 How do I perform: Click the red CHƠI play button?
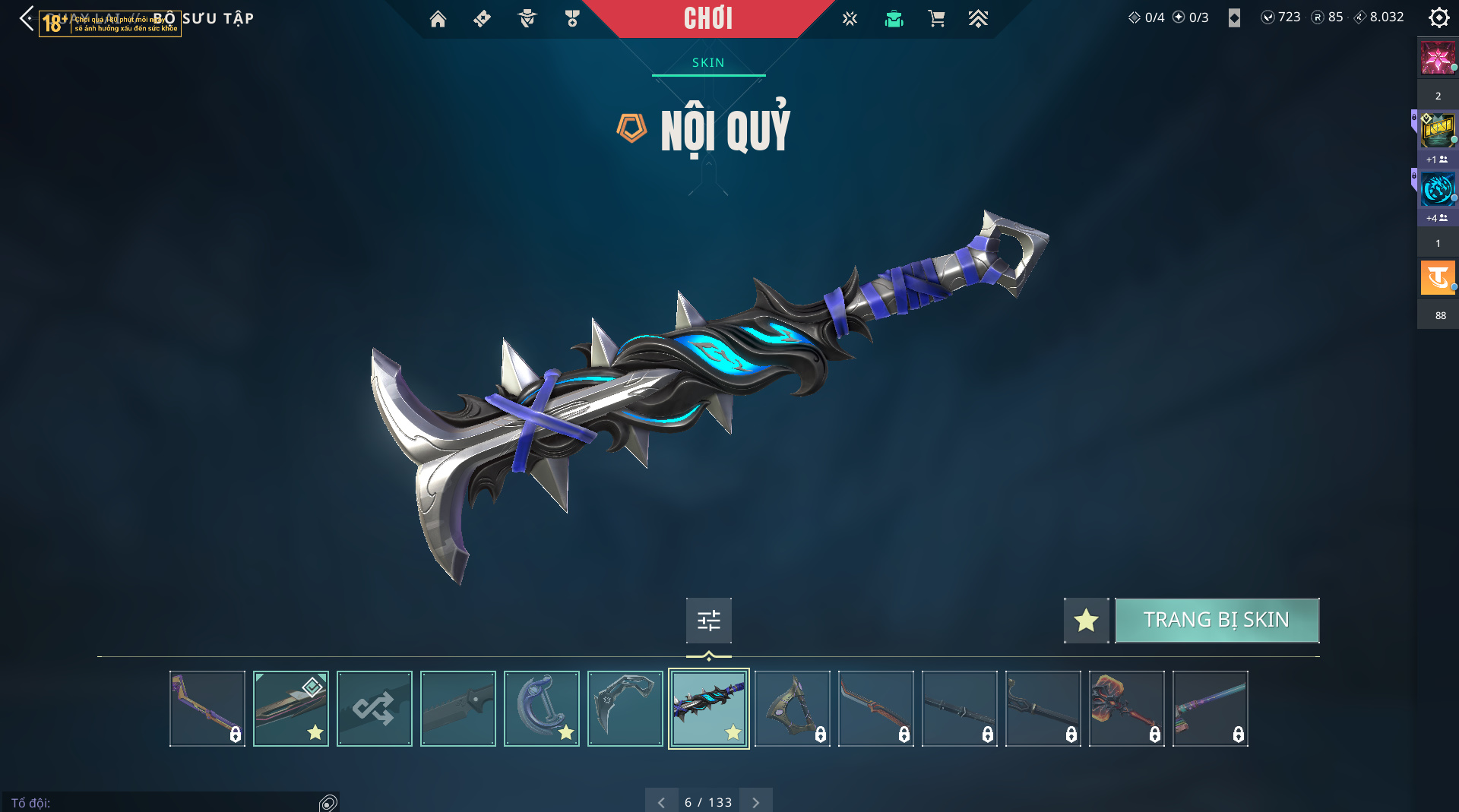(707, 18)
